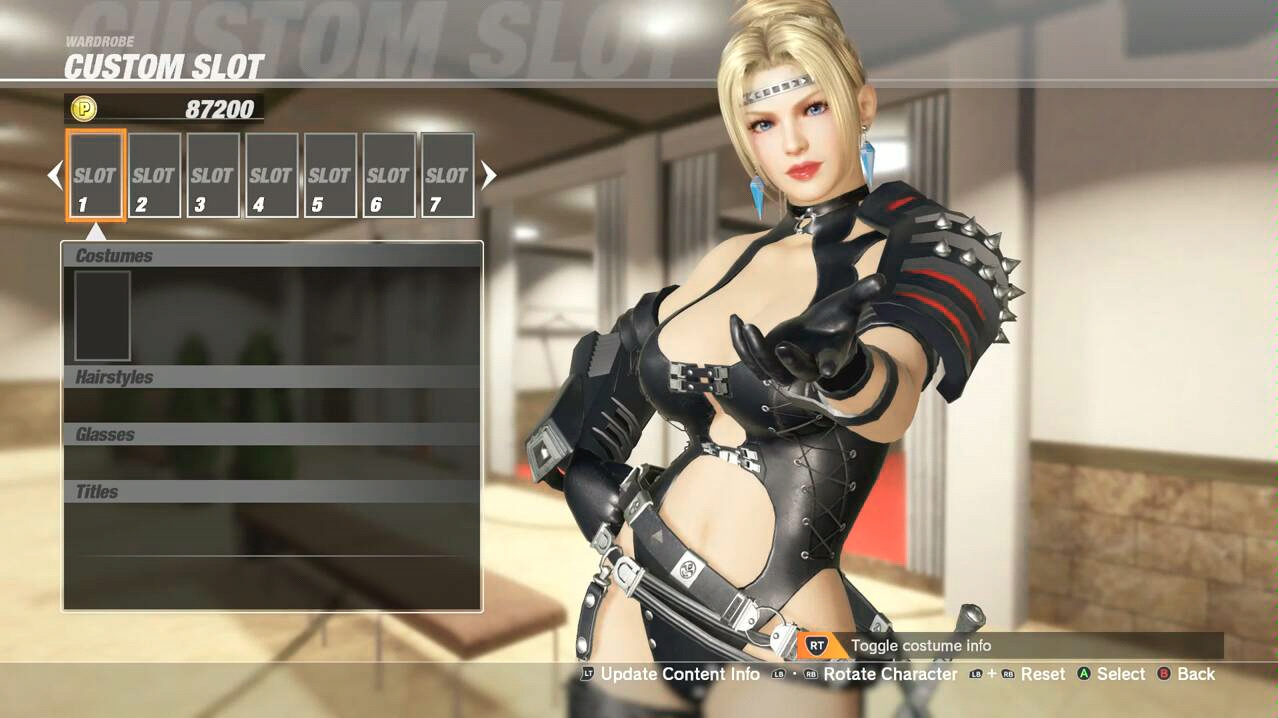
Task: Choose custom Slot 2
Action: click(154, 175)
